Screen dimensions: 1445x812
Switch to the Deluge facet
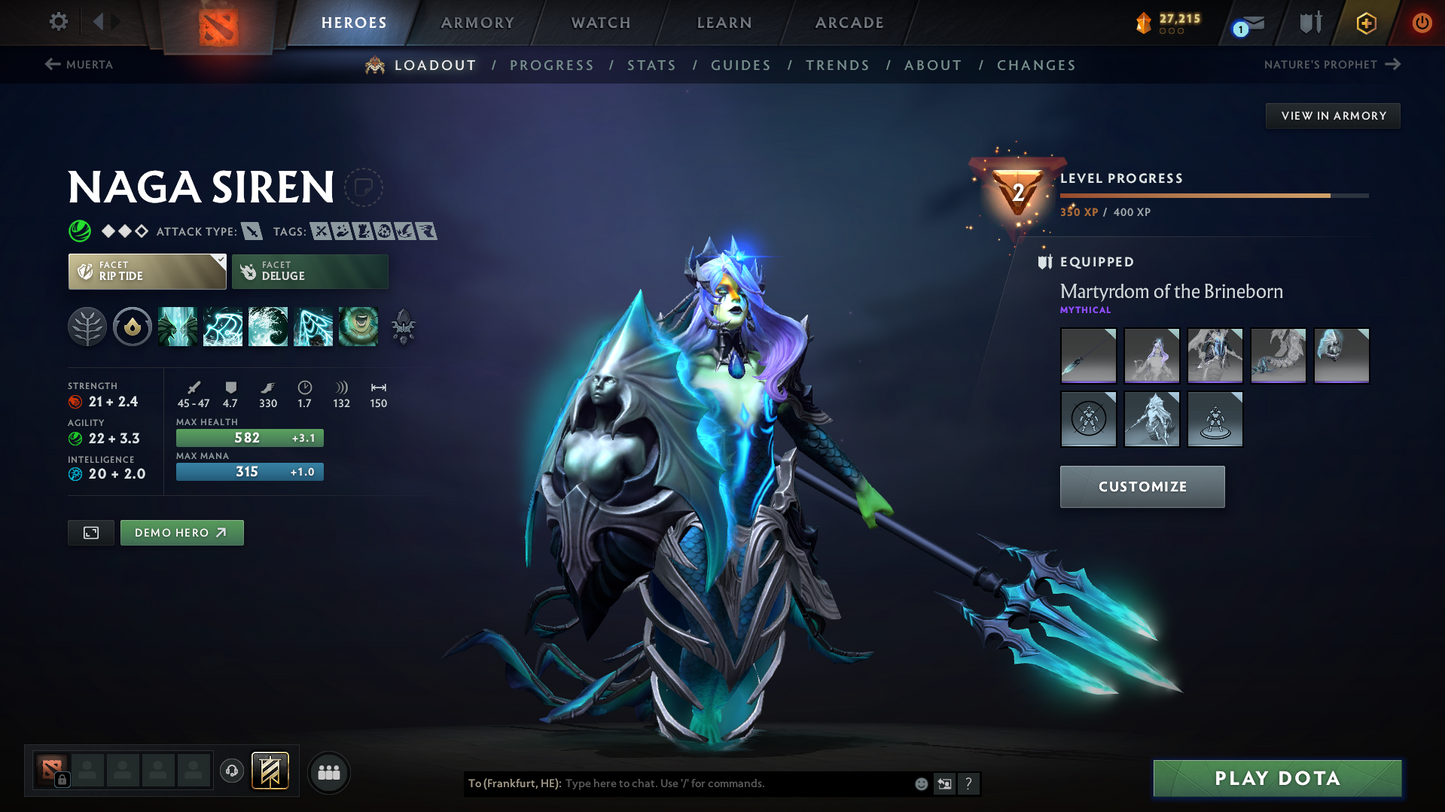310,271
